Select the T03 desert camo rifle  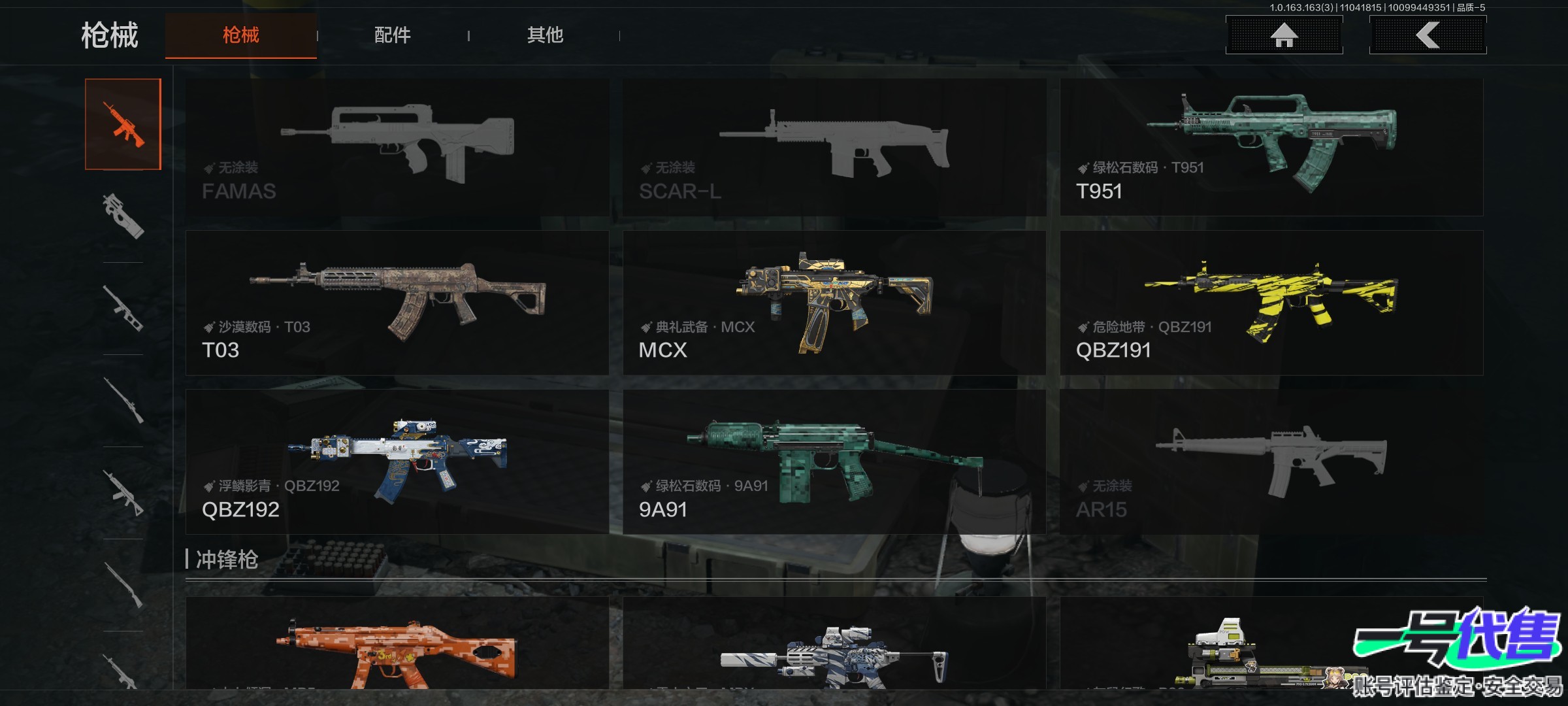397,303
